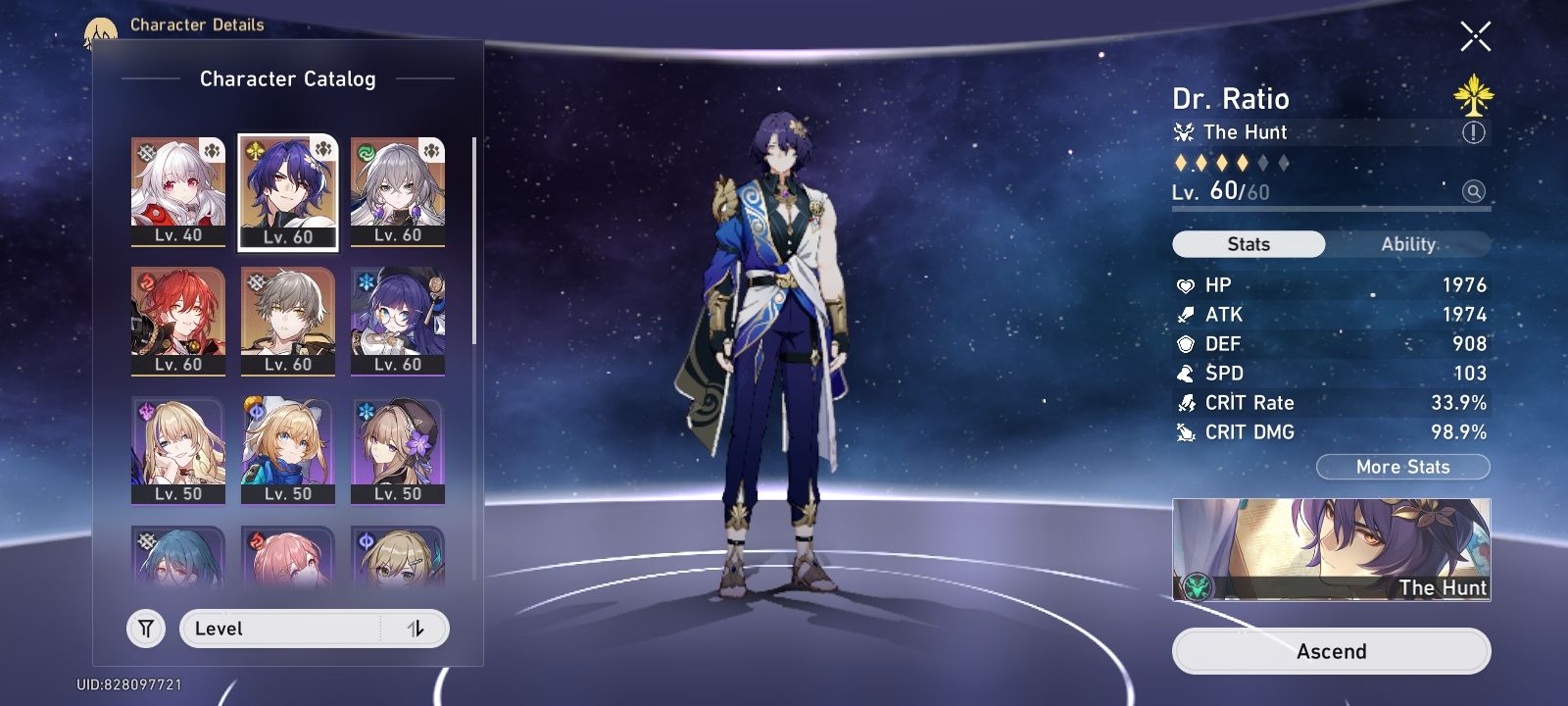The width and height of the screenshot is (1568, 706).
Task: Select the Stats tab
Action: pos(1248,244)
